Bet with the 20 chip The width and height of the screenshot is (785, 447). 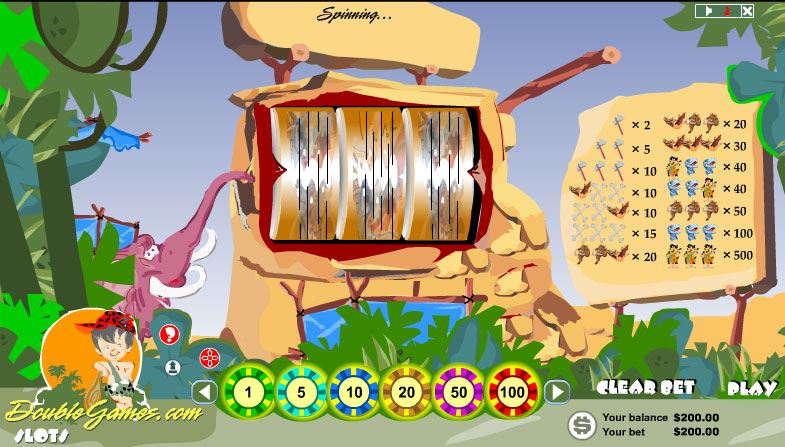coord(406,391)
